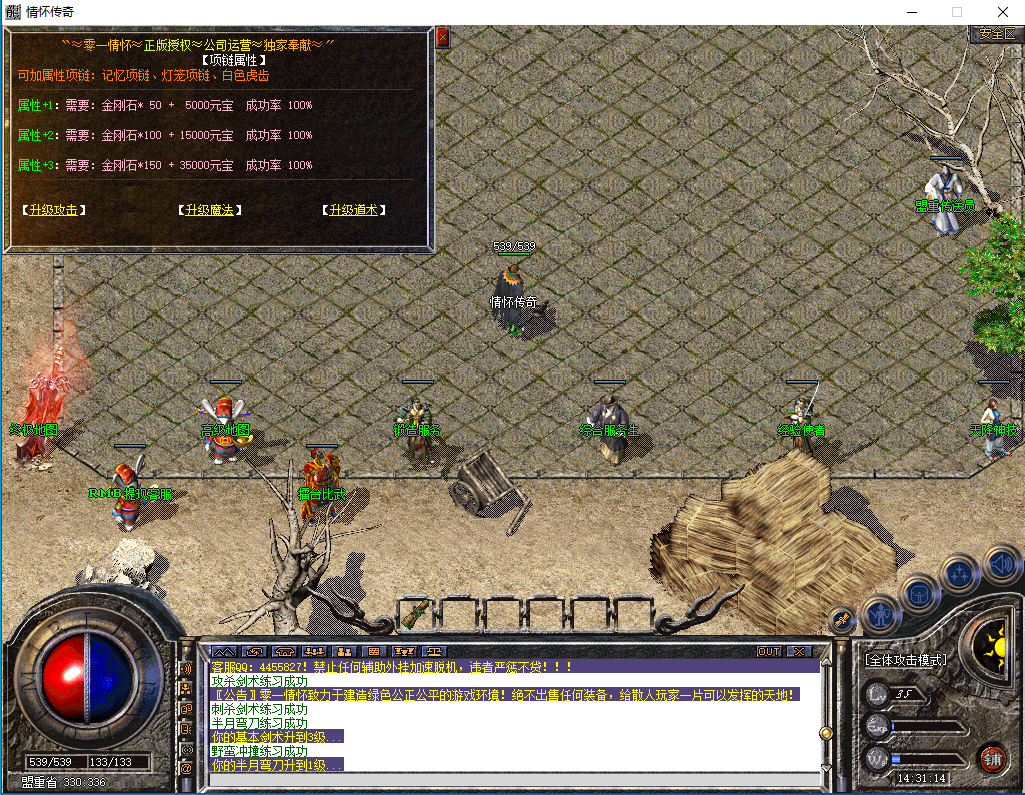Select the 升级魔法 upgrade magic option
Screen dimensions: 1025x795
pyautogui.click(x=210, y=210)
